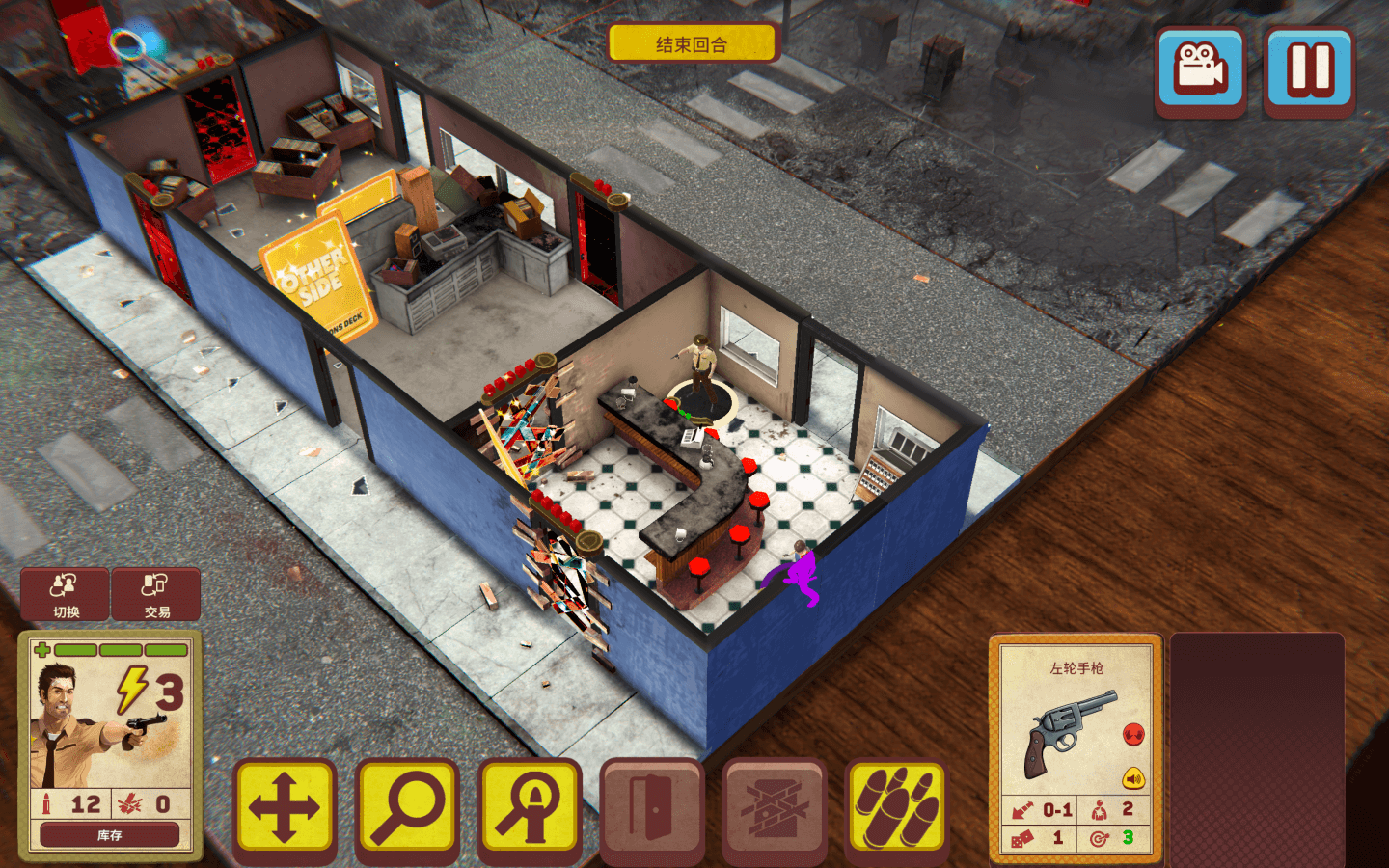Viewport: 1389px width, 868px height.
Task: Choose the door action button
Action: pyautogui.click(x=652, y=808)
